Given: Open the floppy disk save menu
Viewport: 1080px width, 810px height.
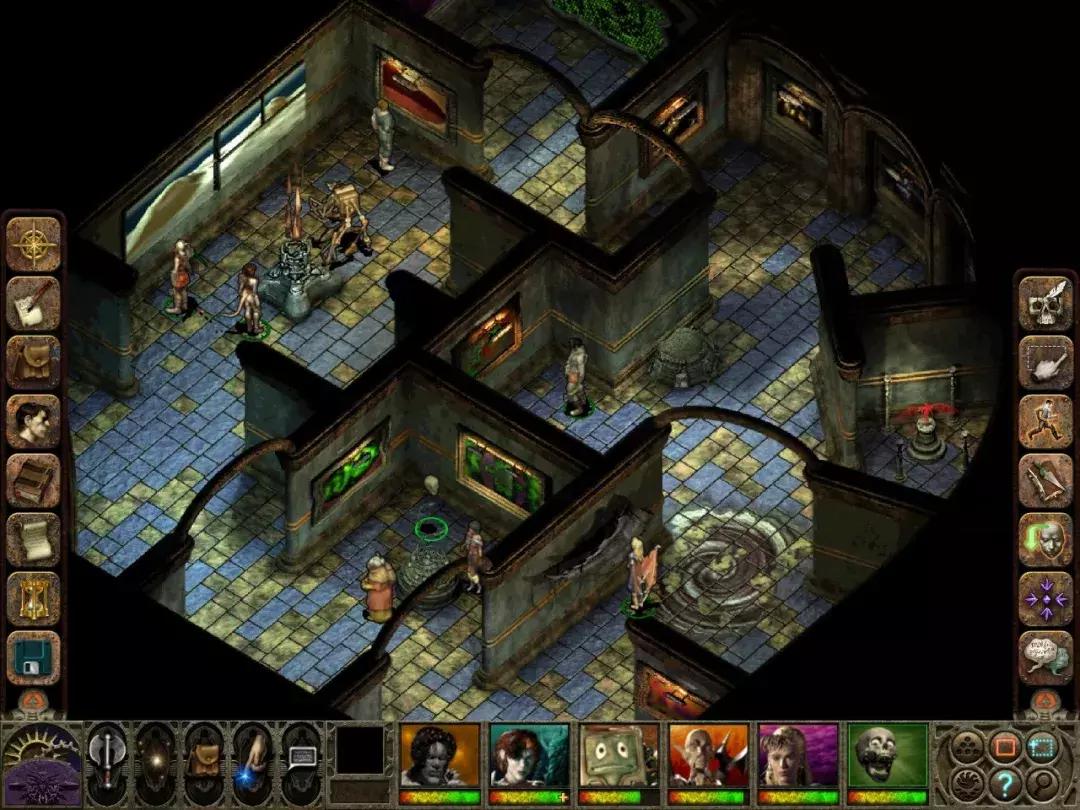Looking at the screenshot, I should click(x=34, y=657).
